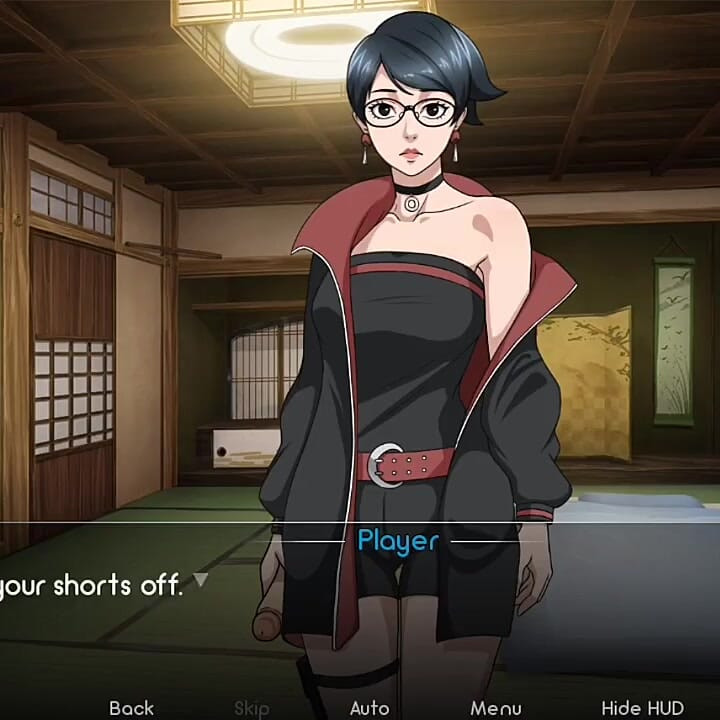Enable Auto dialogue advance
The image size is (720, 720).
coord(369,708)
